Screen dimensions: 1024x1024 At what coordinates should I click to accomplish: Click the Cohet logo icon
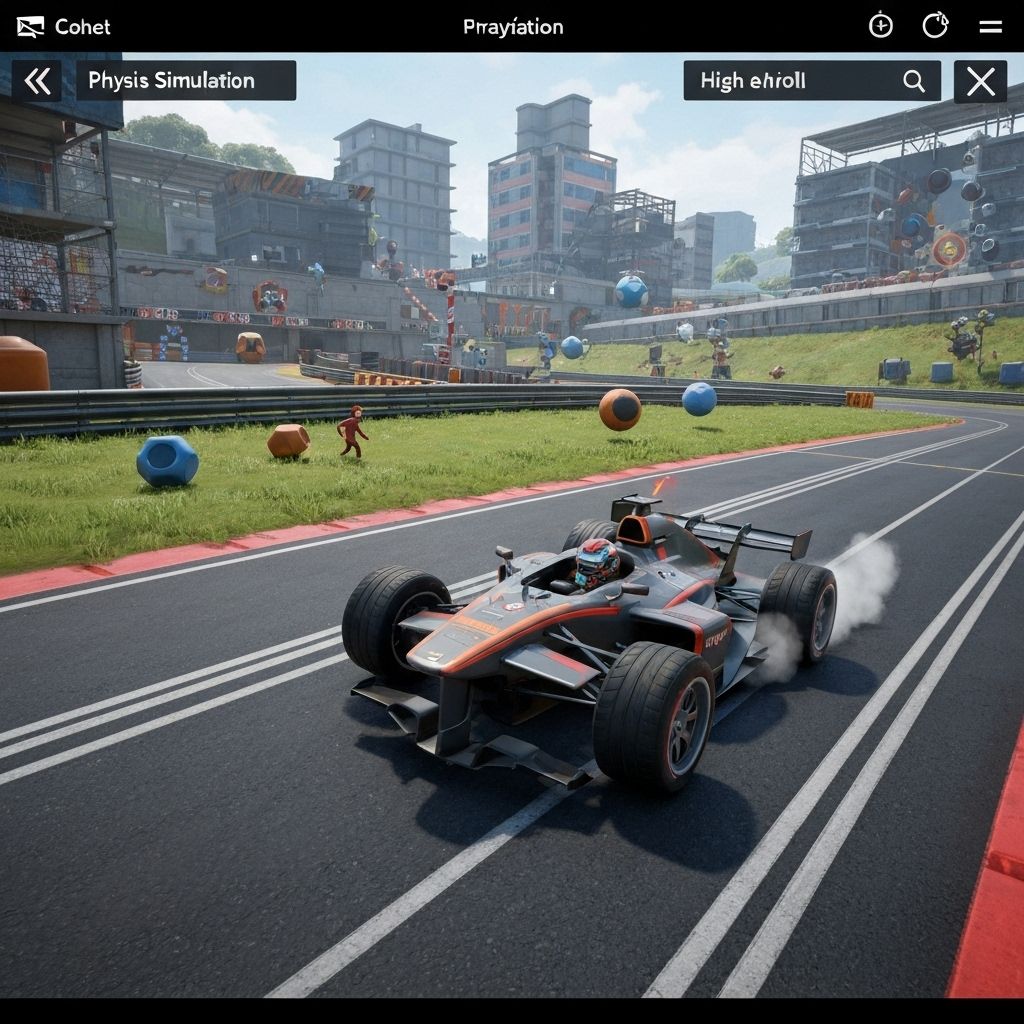(x=31, y=27)
